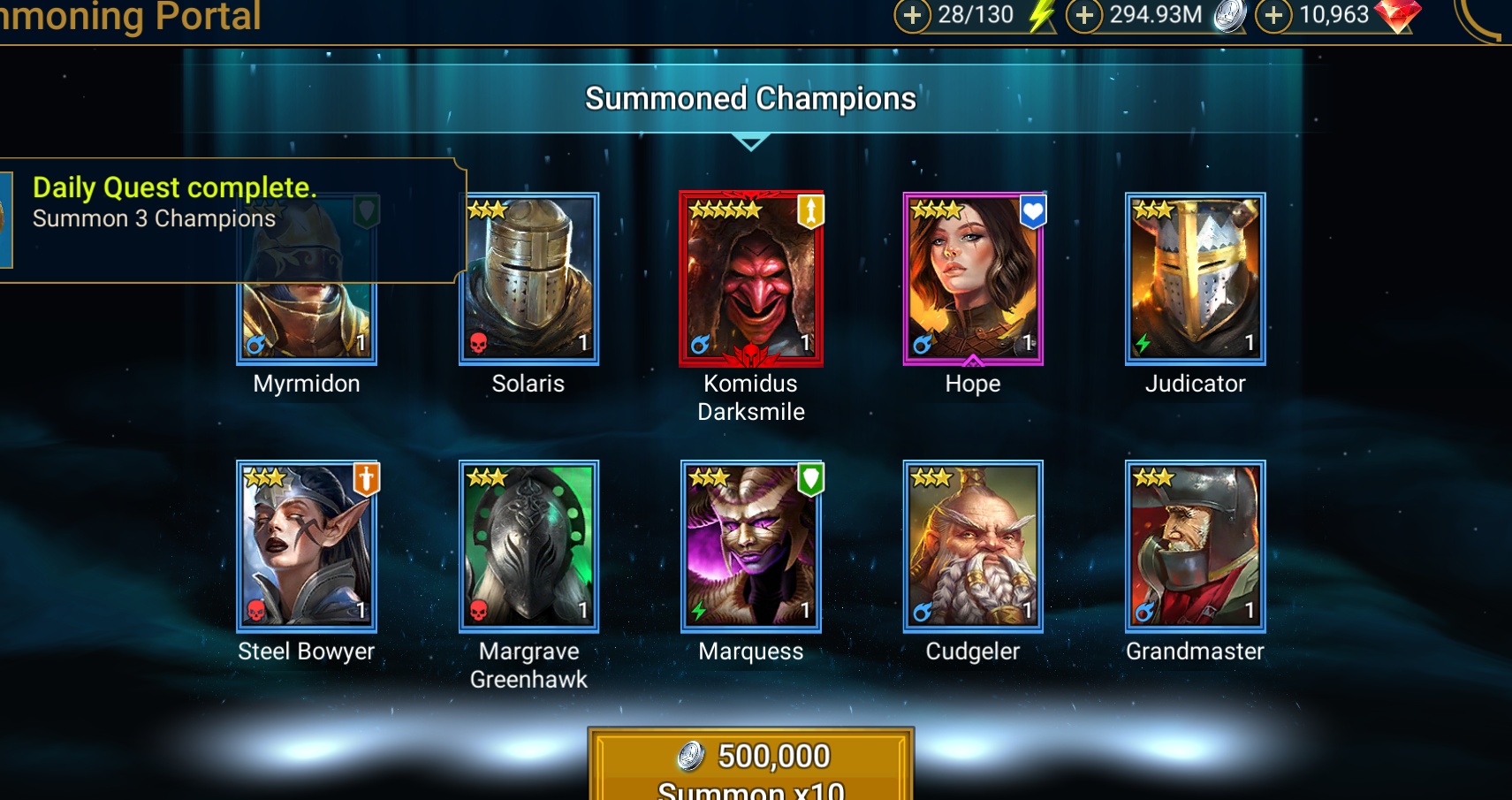
Task: Click the Steel Bowyer champion card
Action: click(x=307, y=546)
